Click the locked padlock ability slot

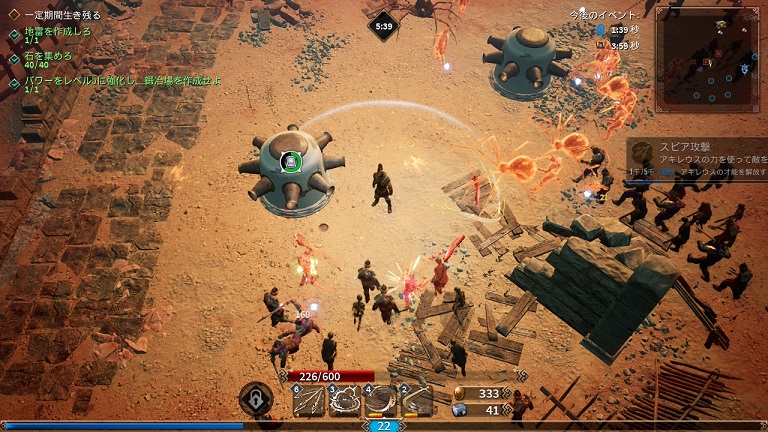click(256, 400)
